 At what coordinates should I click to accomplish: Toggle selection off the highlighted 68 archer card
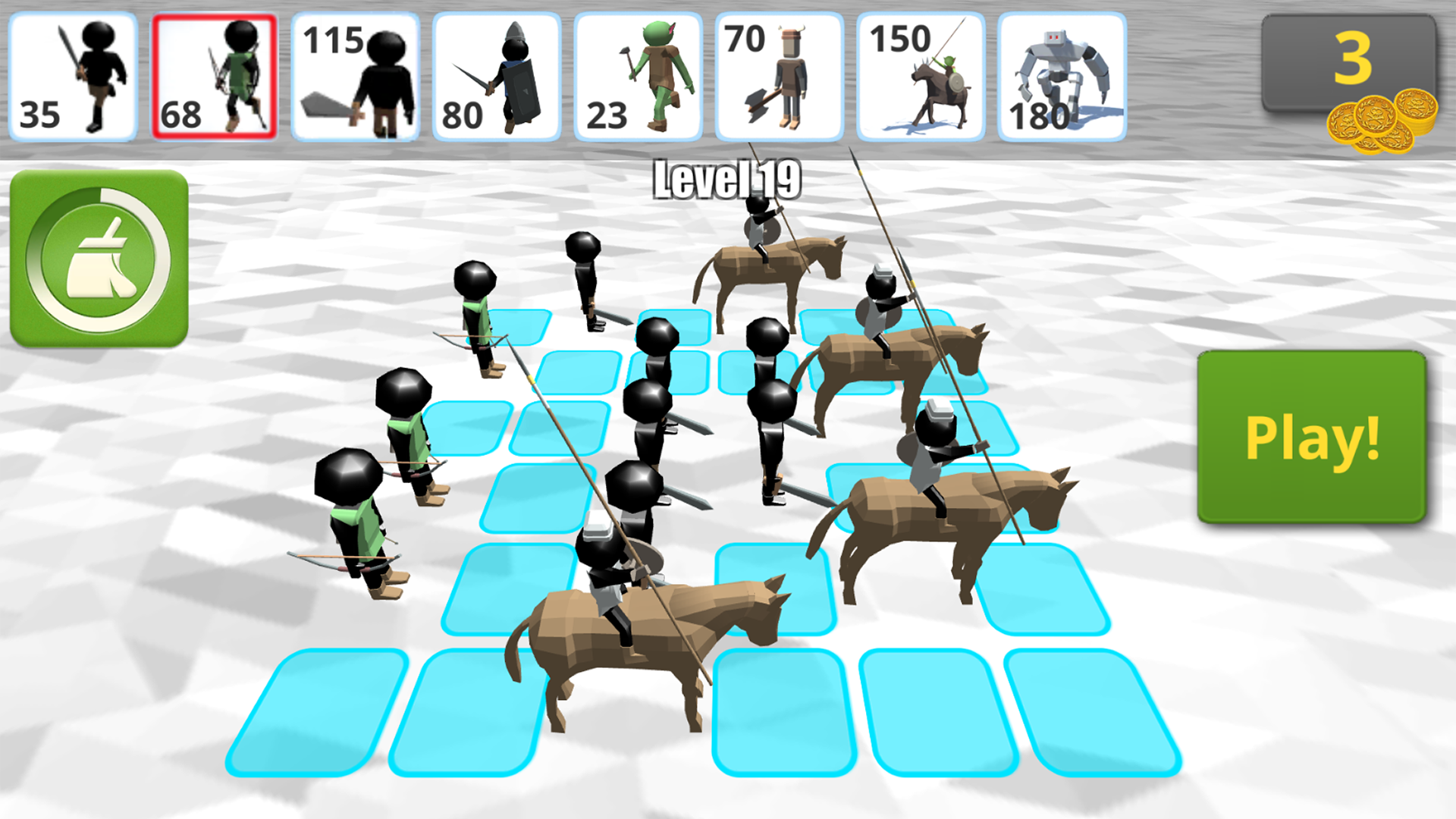pyautogui.click(x=215, y=74)
